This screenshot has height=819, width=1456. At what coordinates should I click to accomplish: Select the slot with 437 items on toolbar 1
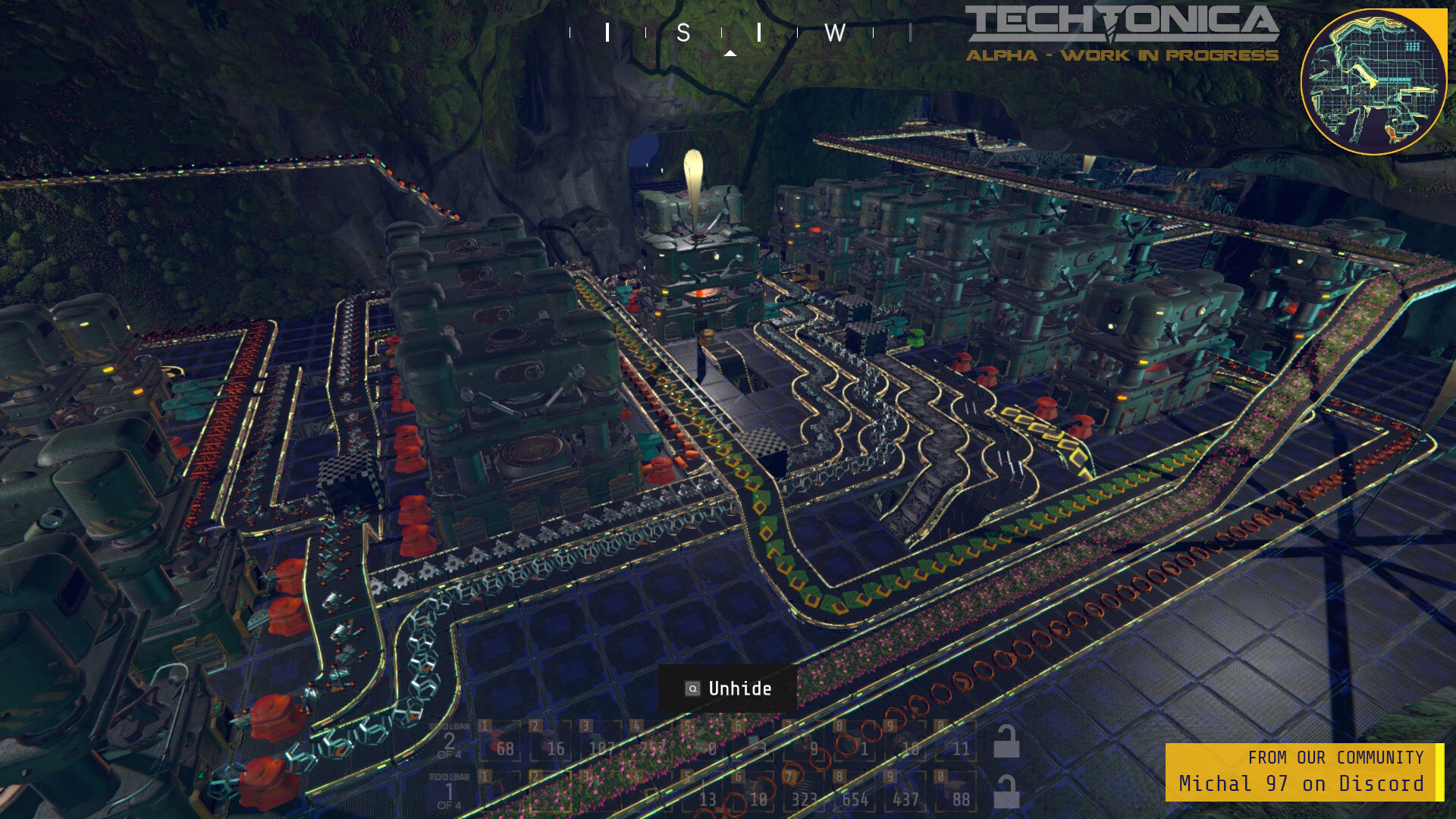point(904,796)
